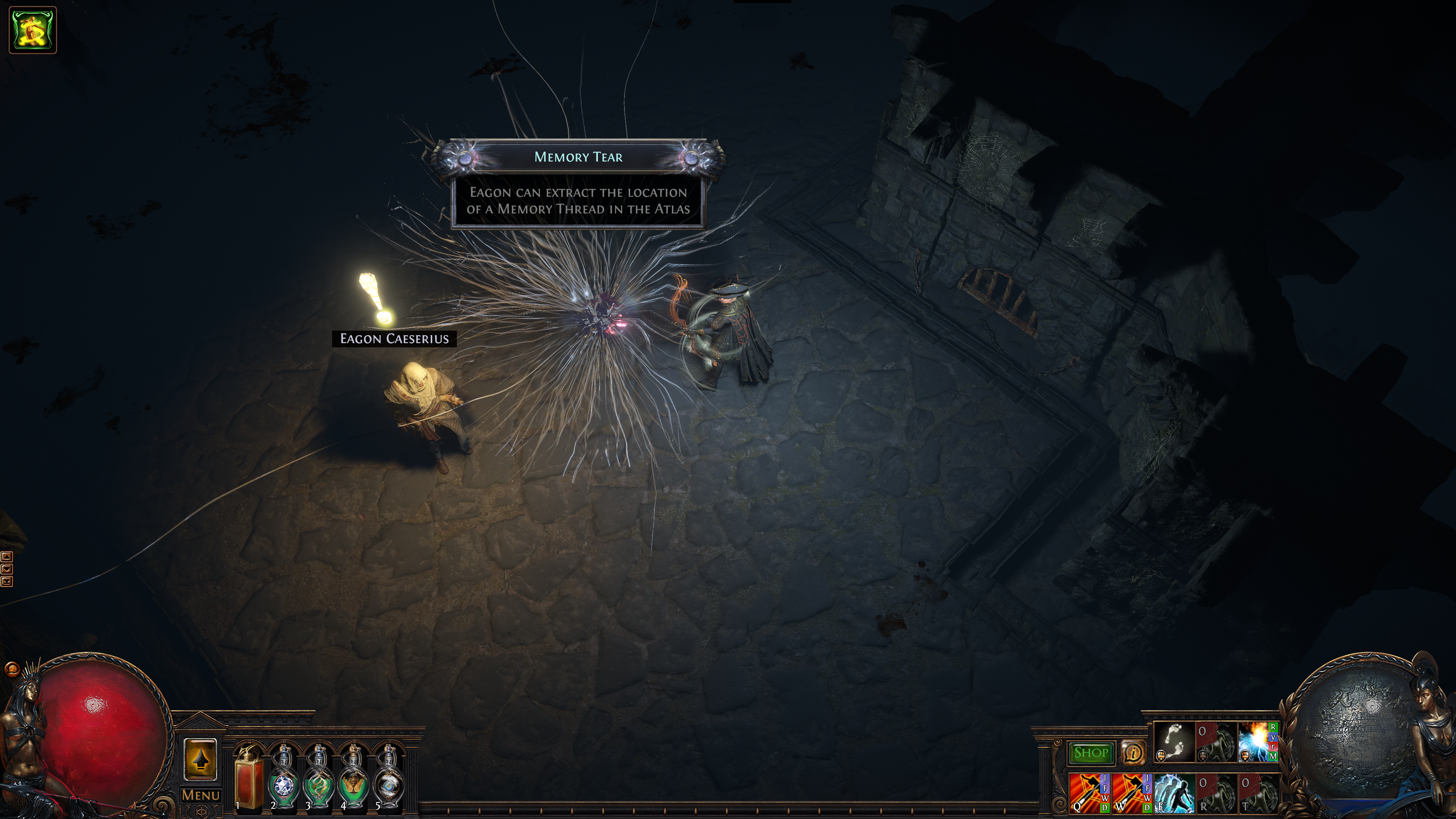Select the crossbow skill bound to Q
The width and height of the screenshot is (1456, 819).
[x=1089, y=792]
